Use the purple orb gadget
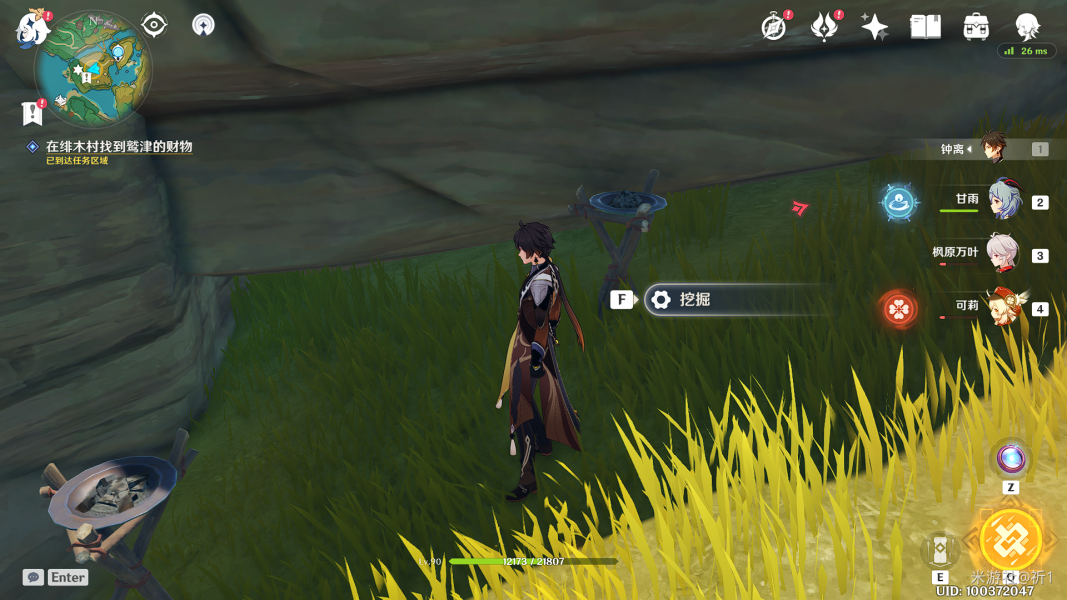1067x600 pixels. (1011, 459)
